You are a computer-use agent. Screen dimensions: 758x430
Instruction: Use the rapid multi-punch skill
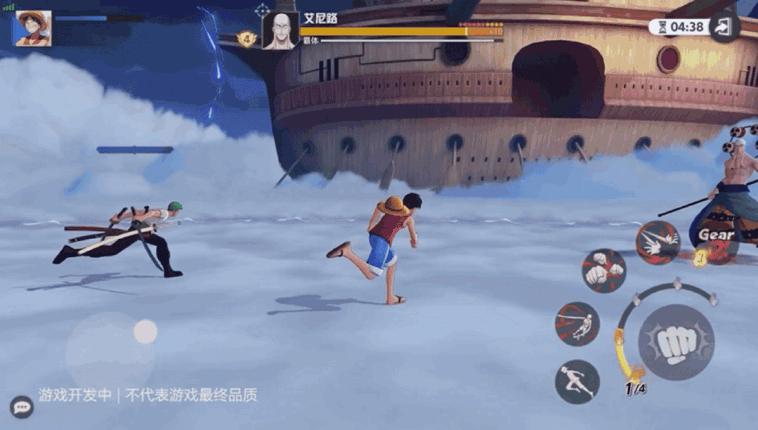tap(658, 243)
